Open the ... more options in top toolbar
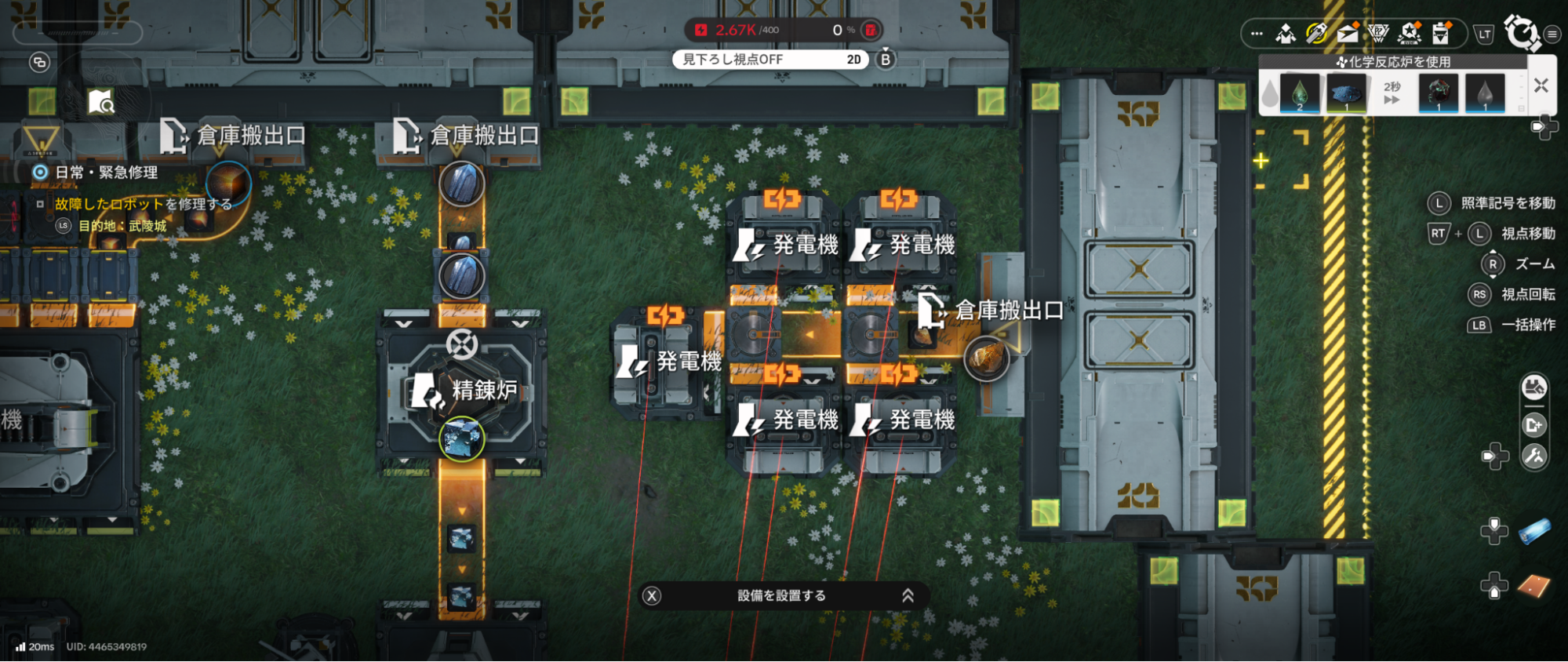The height and width of the screenshot is (662, 1568). 1256,35
